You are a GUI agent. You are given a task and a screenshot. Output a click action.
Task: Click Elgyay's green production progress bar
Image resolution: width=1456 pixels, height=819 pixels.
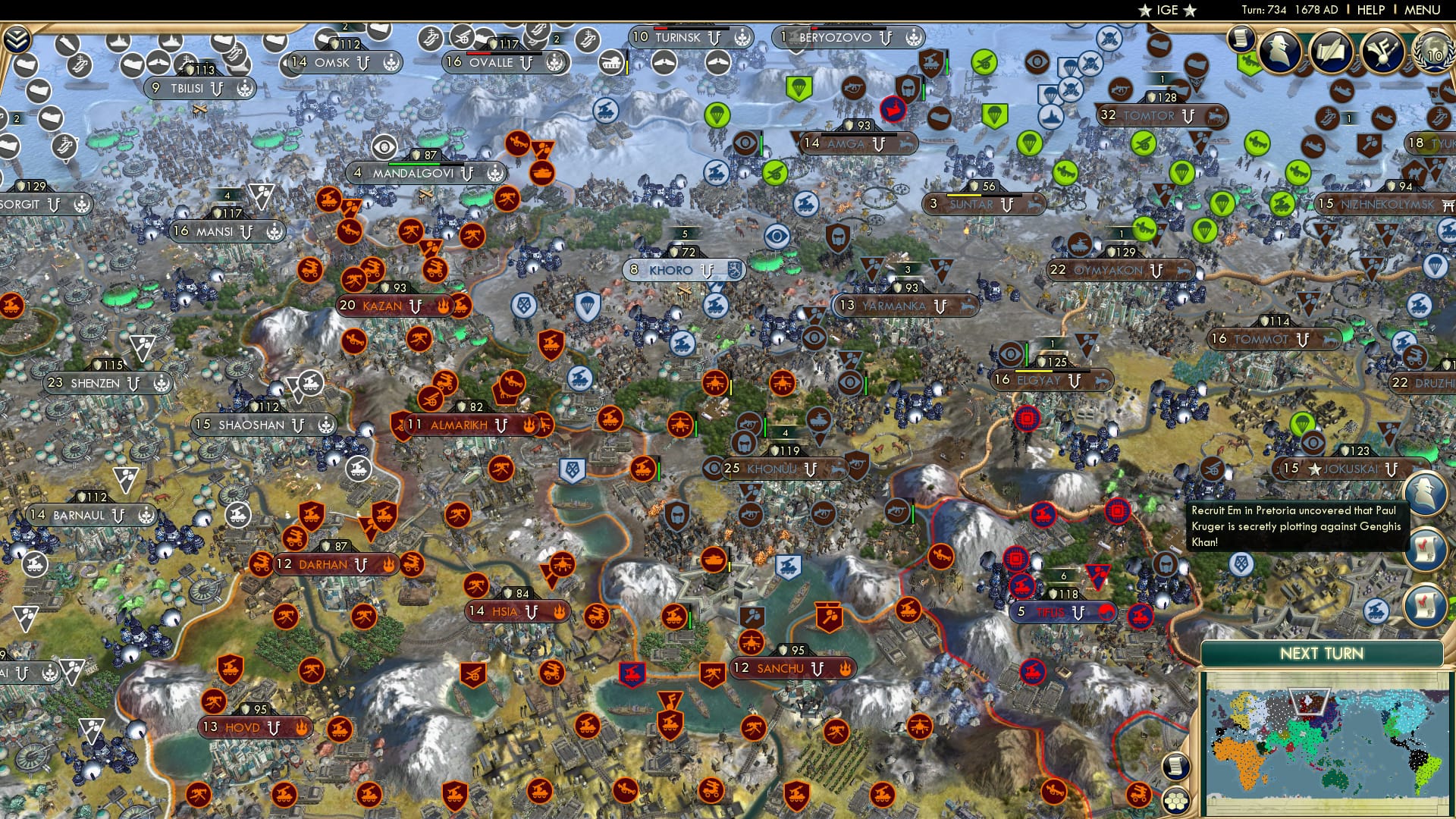click(x=1027, y=354)
